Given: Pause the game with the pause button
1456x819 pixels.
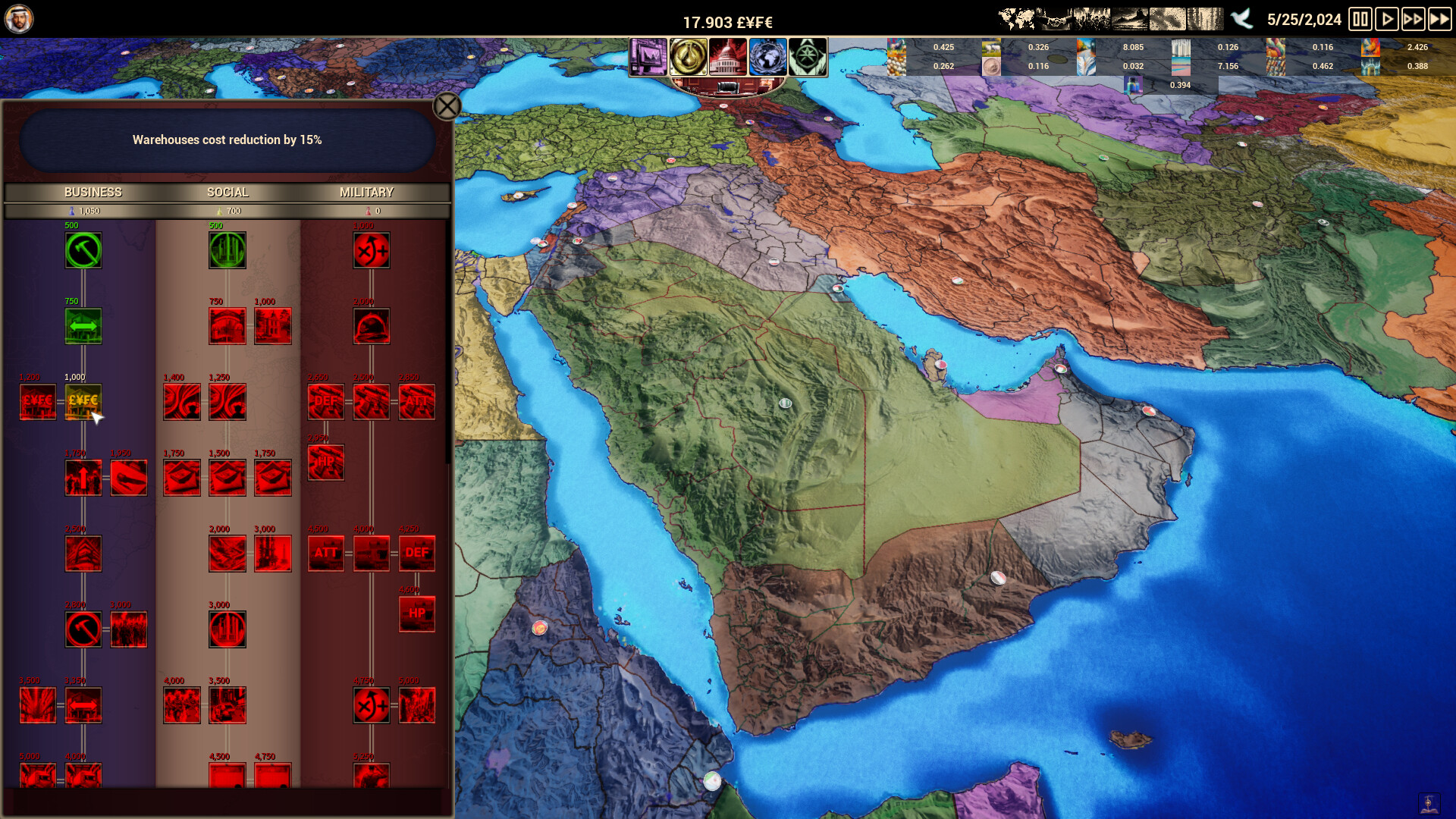Looking at the screenshot, I should 1360,20.
